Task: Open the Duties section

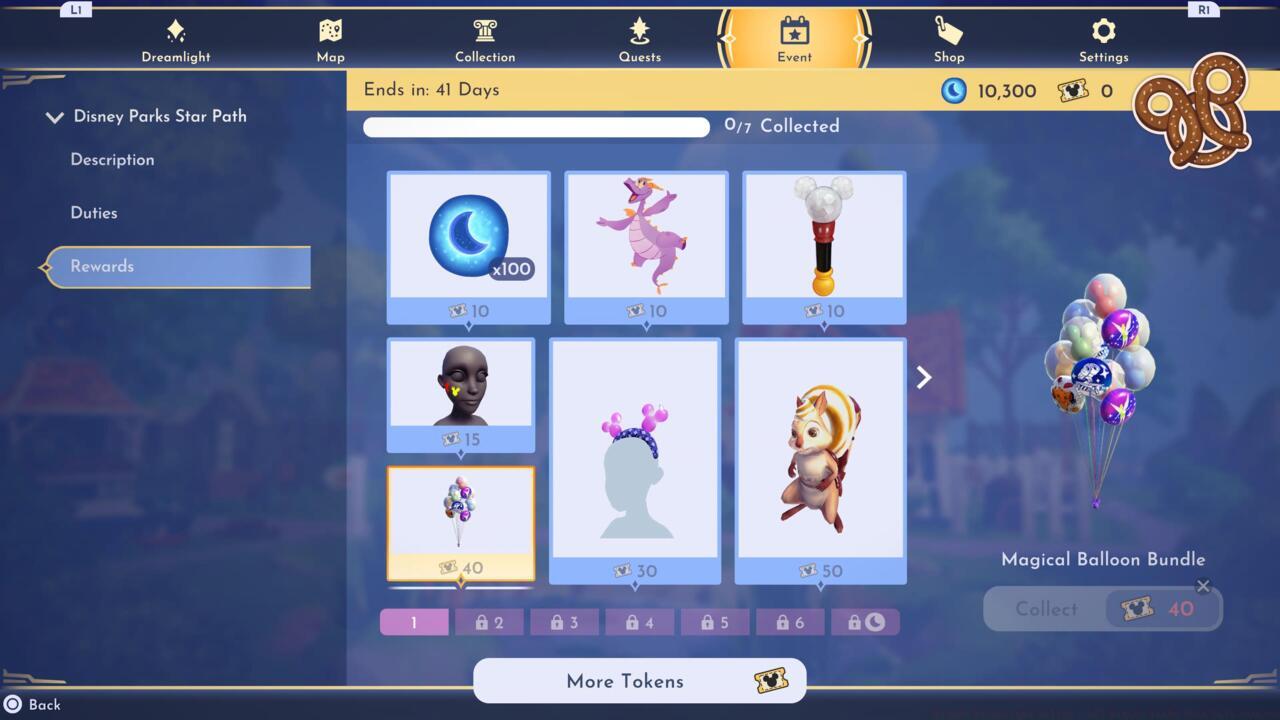Action: 94,212
